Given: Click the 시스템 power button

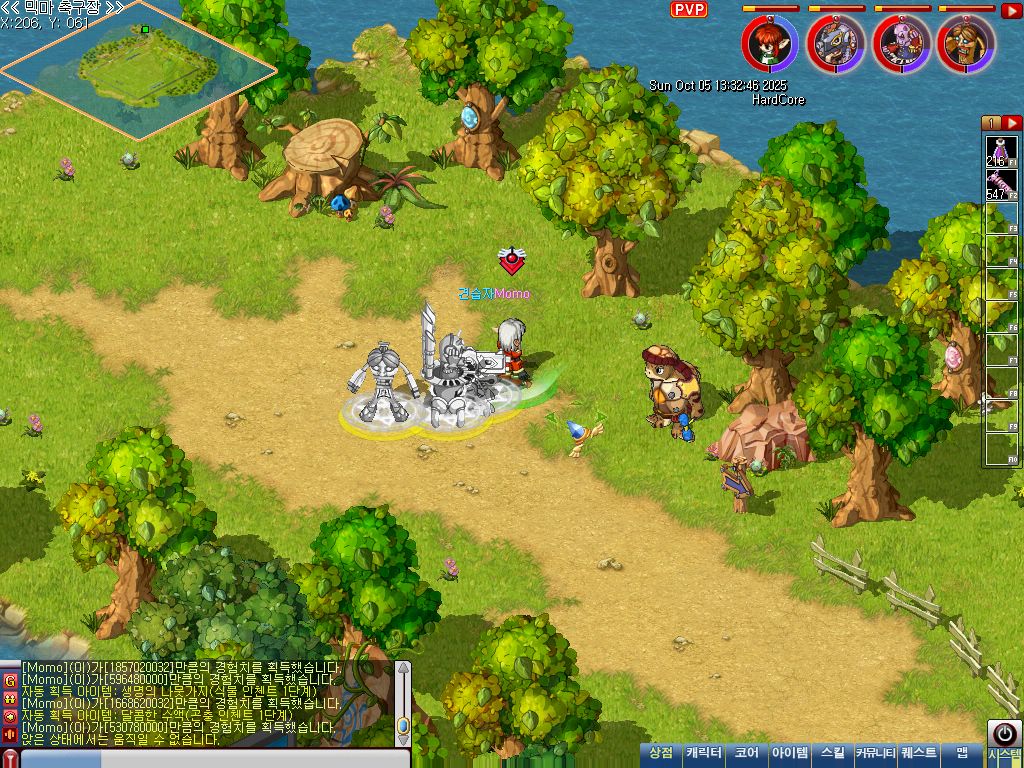Looking at the screenshot, I should [1004, 735].
